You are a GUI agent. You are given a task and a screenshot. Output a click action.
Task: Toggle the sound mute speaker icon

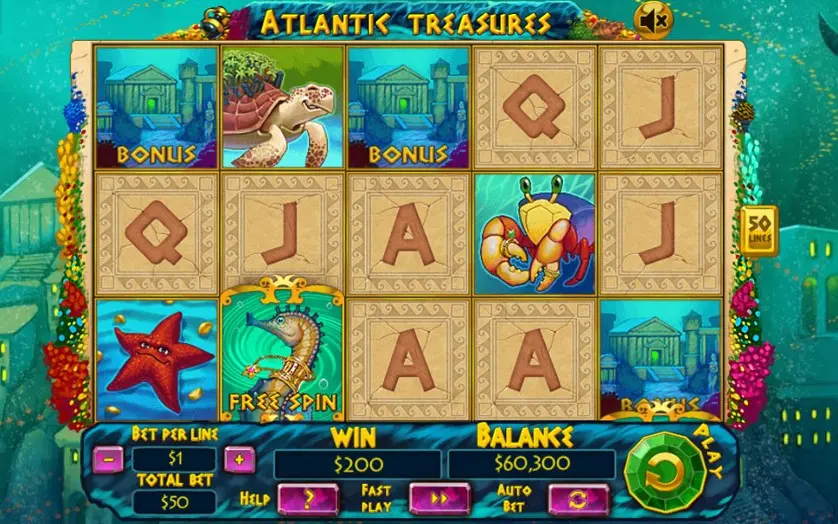(x=654, y=19)
